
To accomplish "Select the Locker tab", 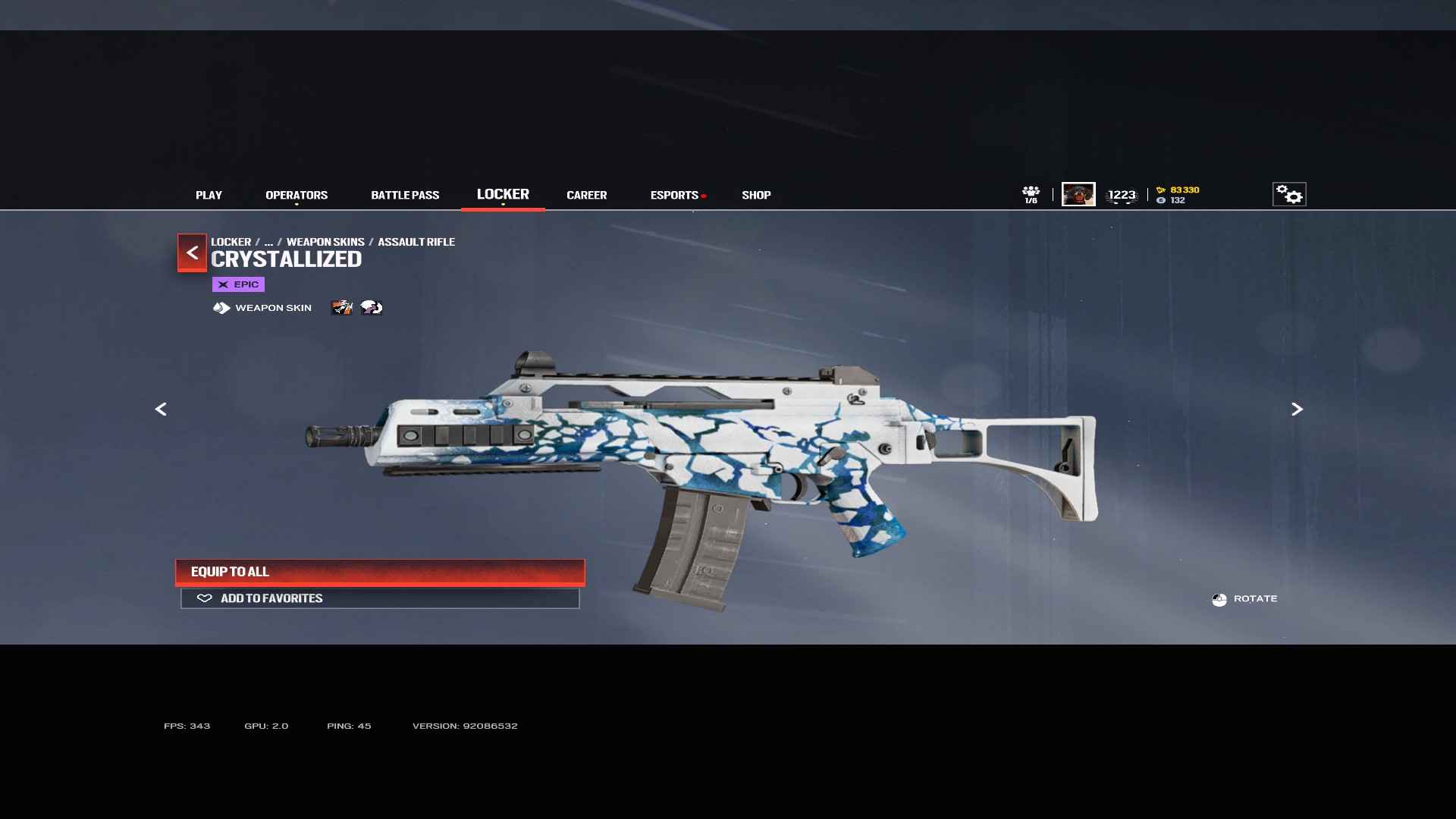I will (503, 194).
